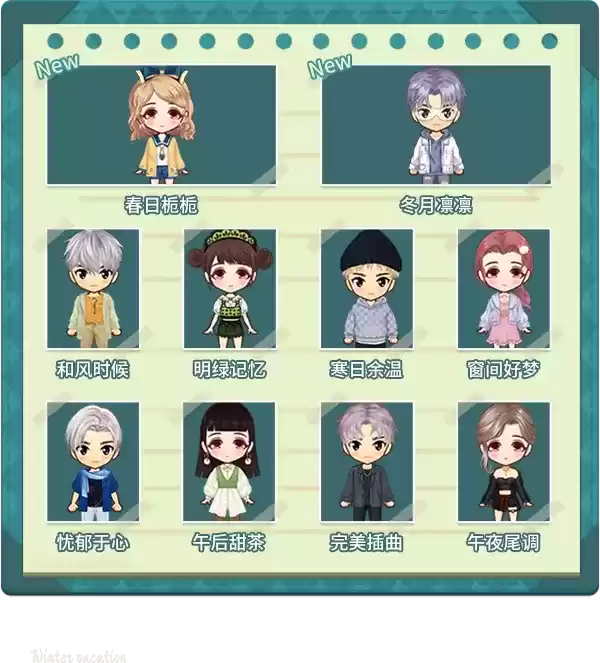Select the 春日栀栀 outfit card
The width and height of the screenshot is (600, 663).
pyautogui.click(x=161, y=125)
